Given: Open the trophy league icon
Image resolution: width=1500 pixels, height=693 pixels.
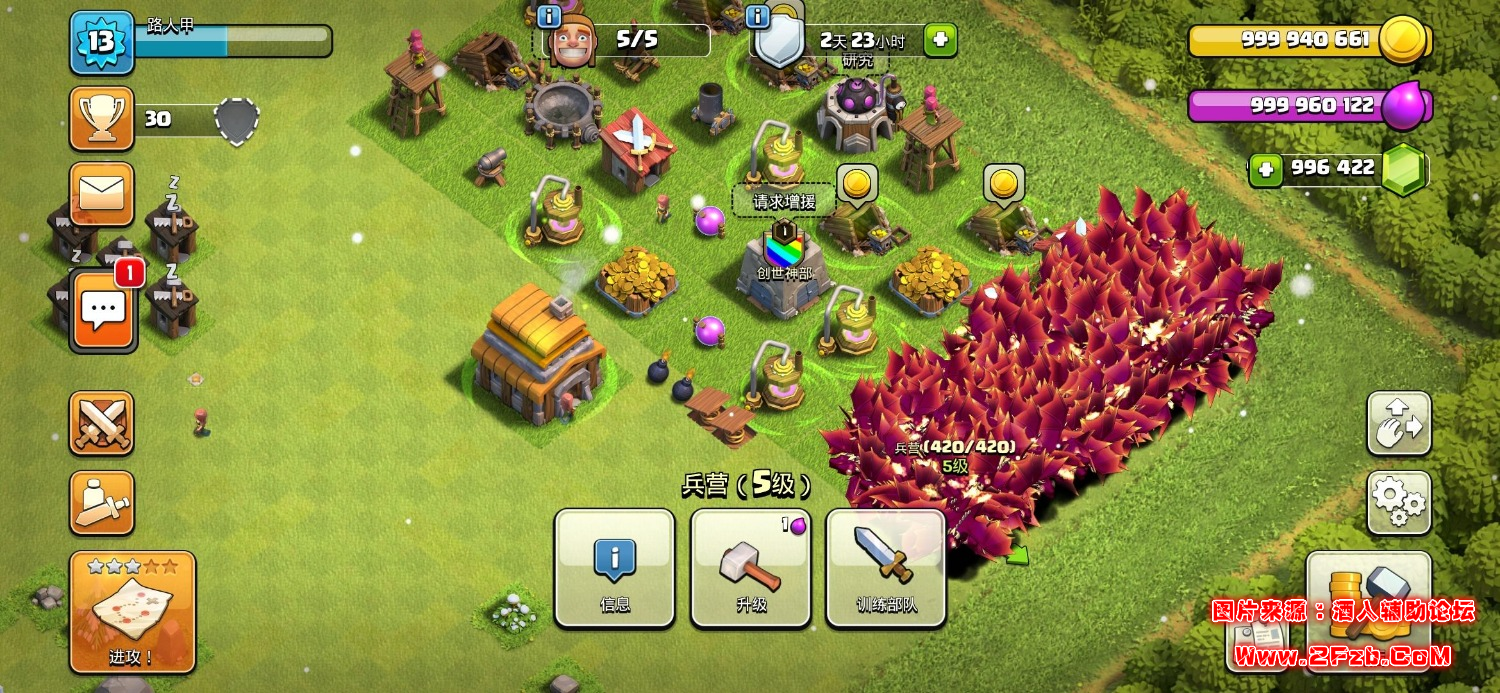Looking at the screenshot, I should point(101,118).
